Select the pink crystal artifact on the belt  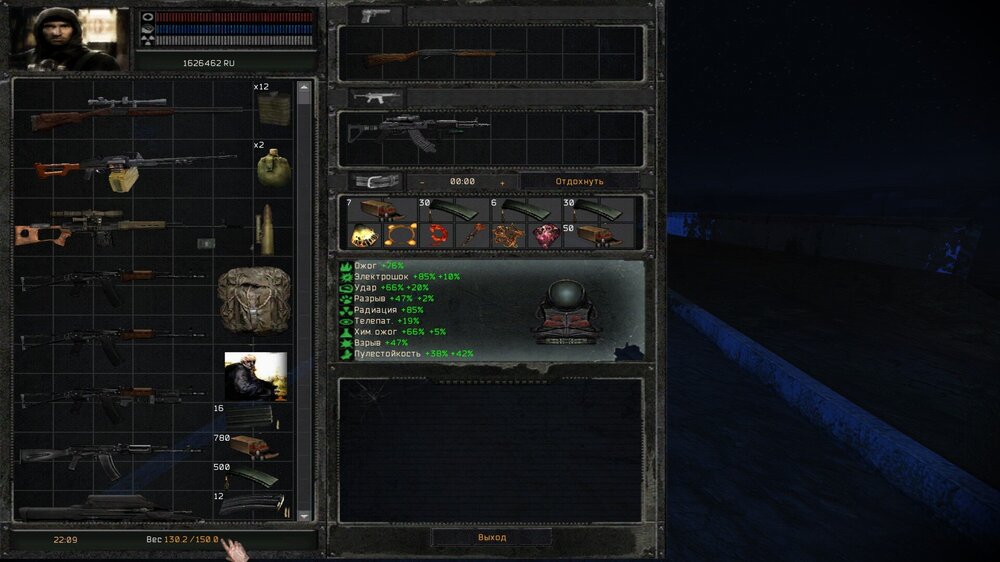point(546,235)
